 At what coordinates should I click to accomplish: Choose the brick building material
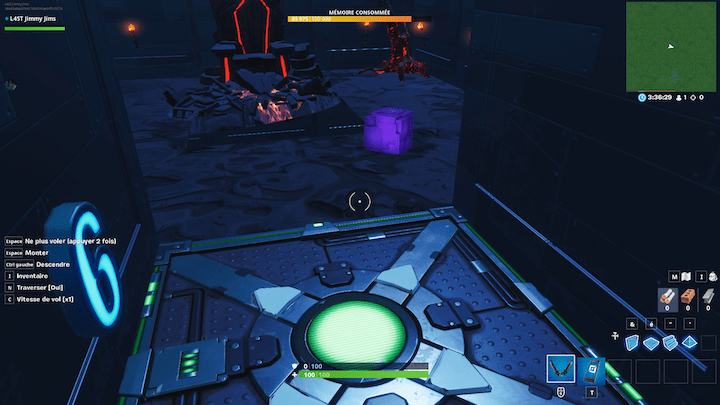[687, 295]
